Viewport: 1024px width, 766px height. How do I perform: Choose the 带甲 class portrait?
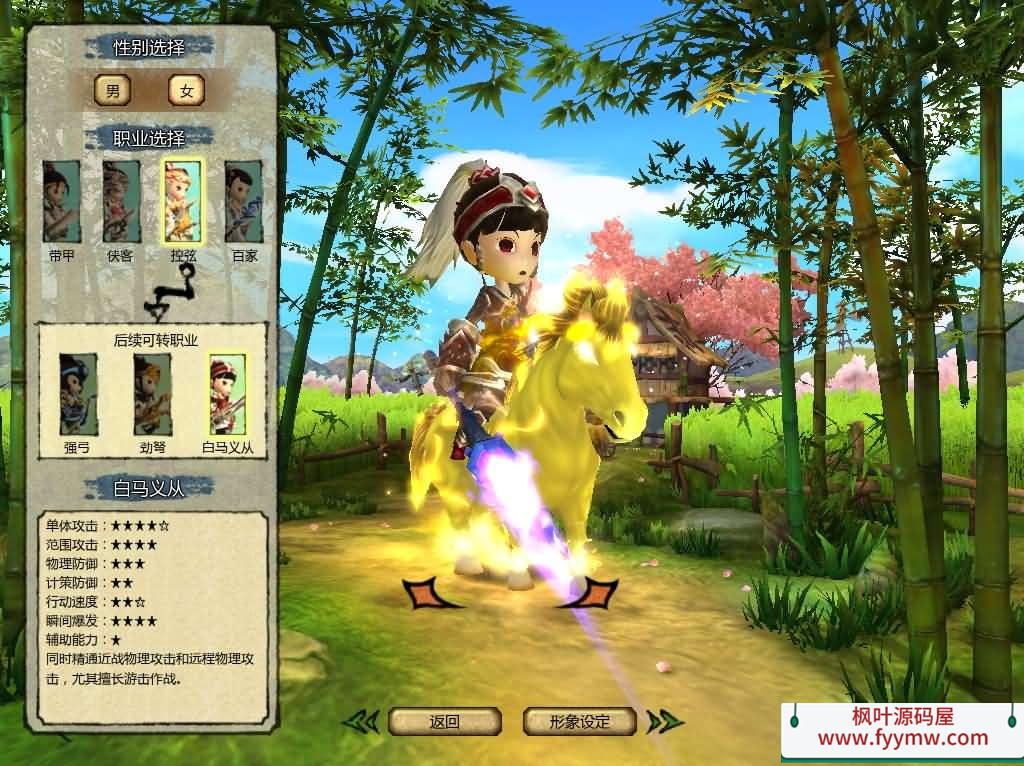click(61, 201)
